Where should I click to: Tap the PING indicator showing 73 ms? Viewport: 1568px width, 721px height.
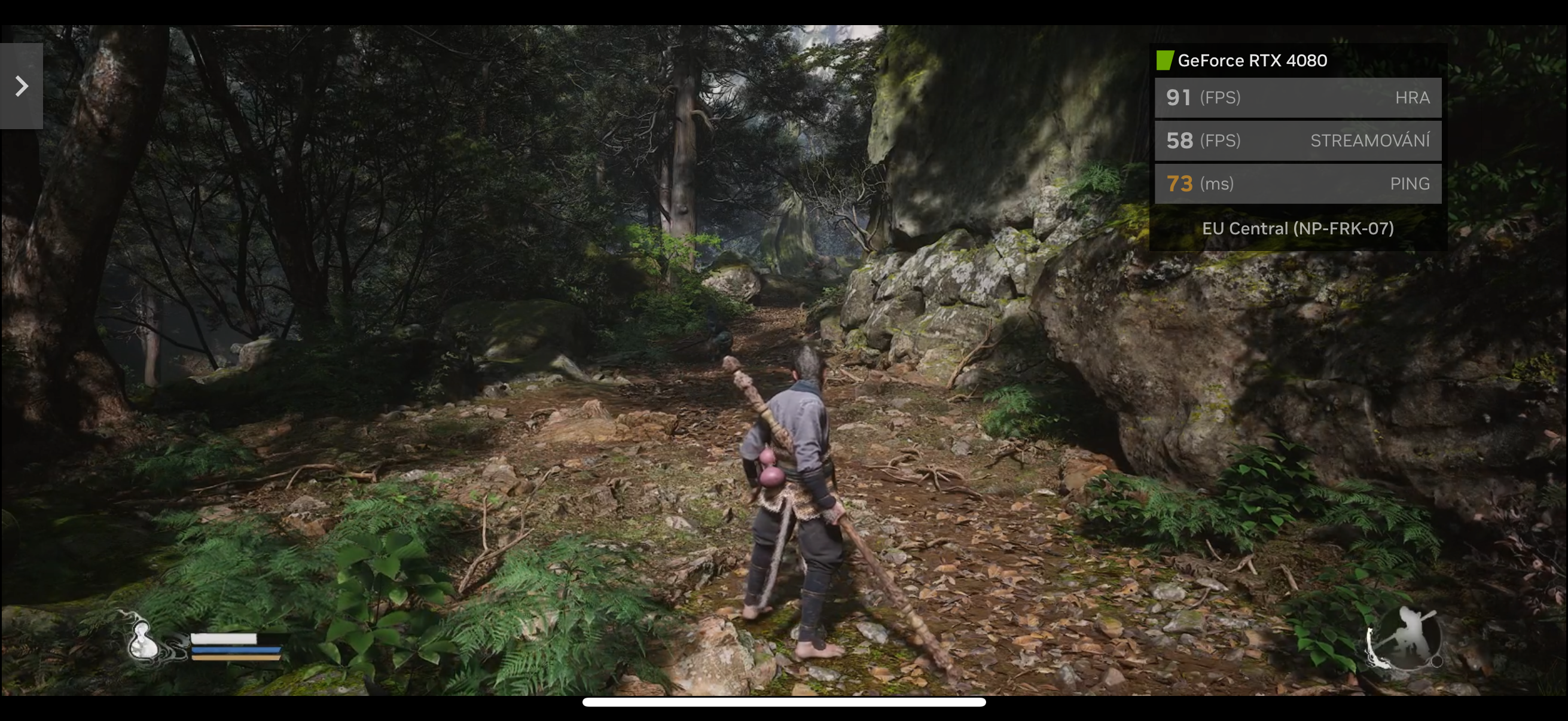[x=1298, y=183]
